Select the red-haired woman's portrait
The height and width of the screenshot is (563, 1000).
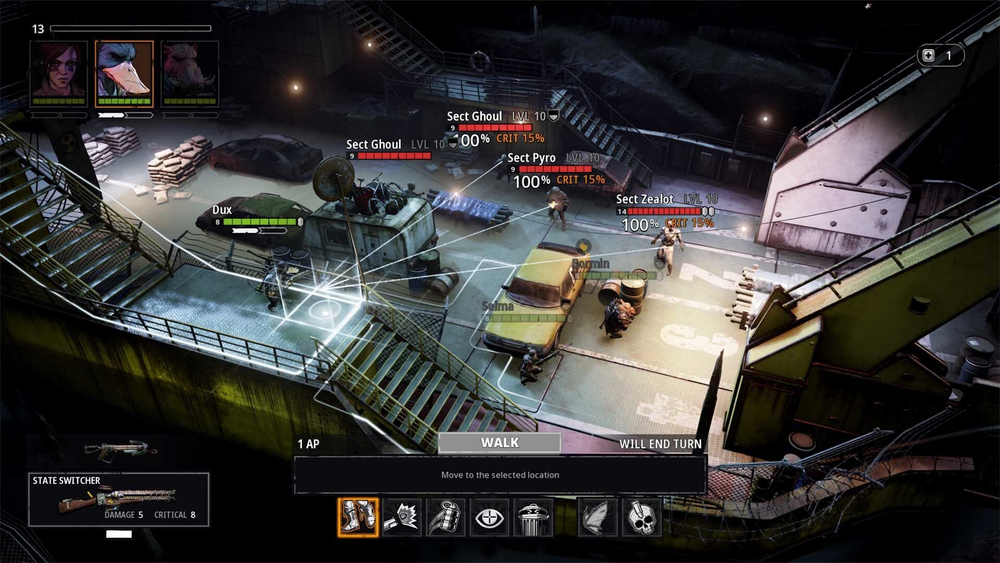pyautogui.click(x=59, y=72)
